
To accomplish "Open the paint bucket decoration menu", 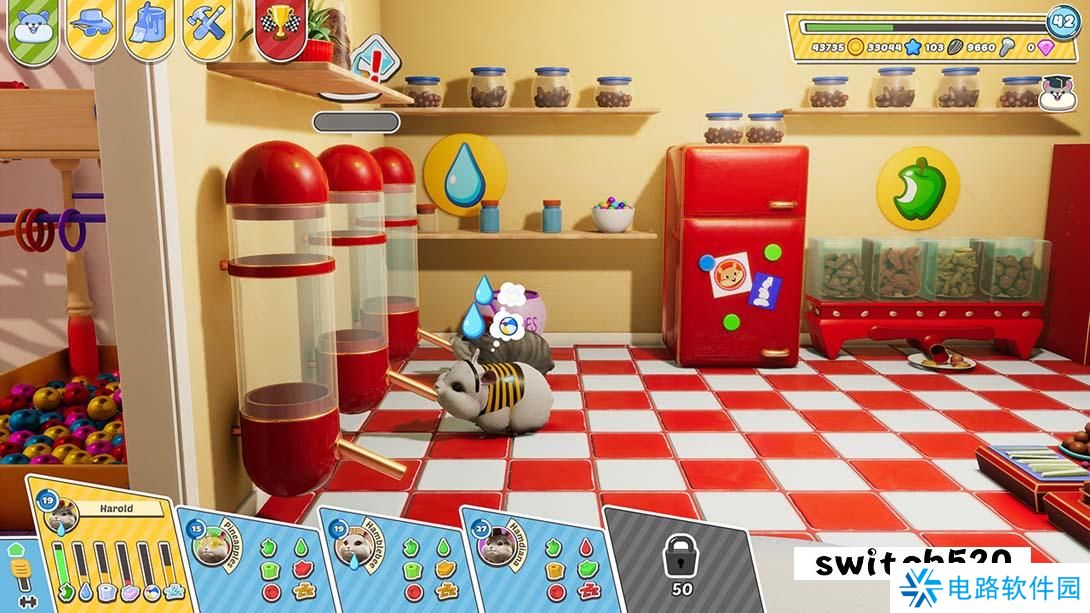I will [149, 25].
